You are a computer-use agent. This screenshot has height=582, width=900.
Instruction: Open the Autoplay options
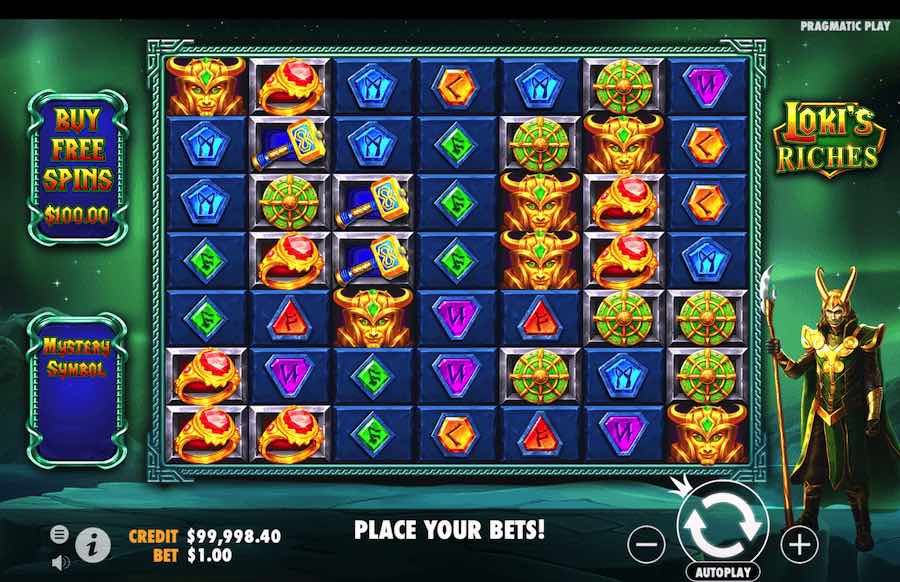click(x=723, y=573)
